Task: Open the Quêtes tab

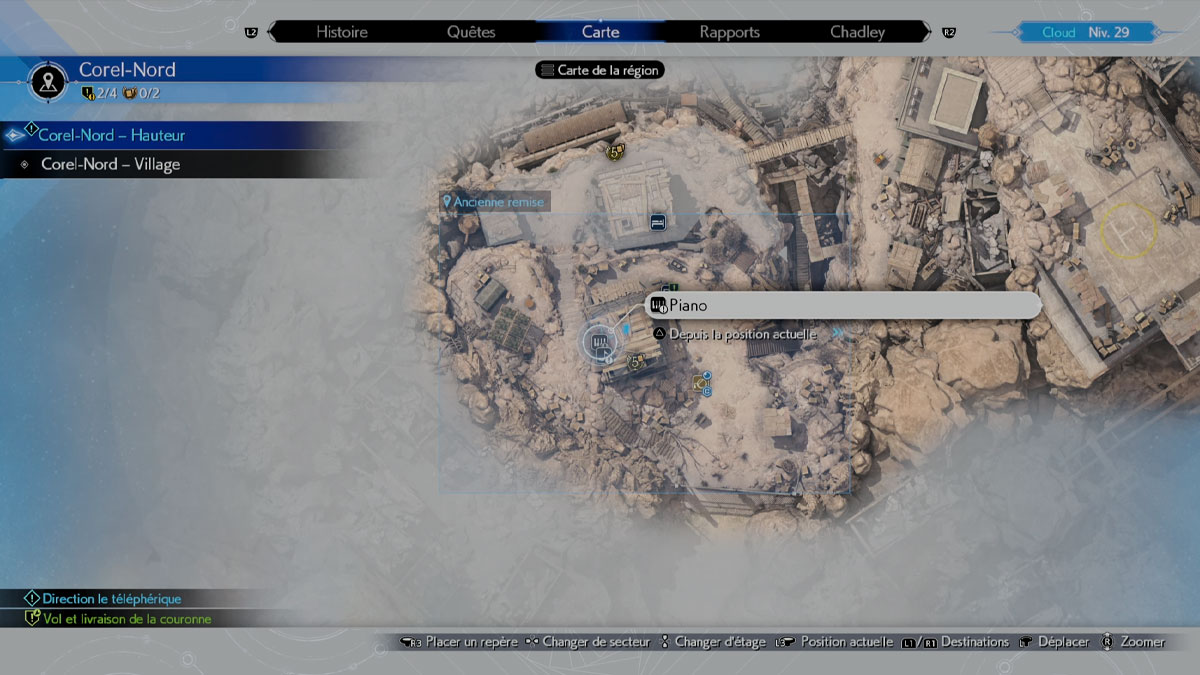Action: click(471, 32)
